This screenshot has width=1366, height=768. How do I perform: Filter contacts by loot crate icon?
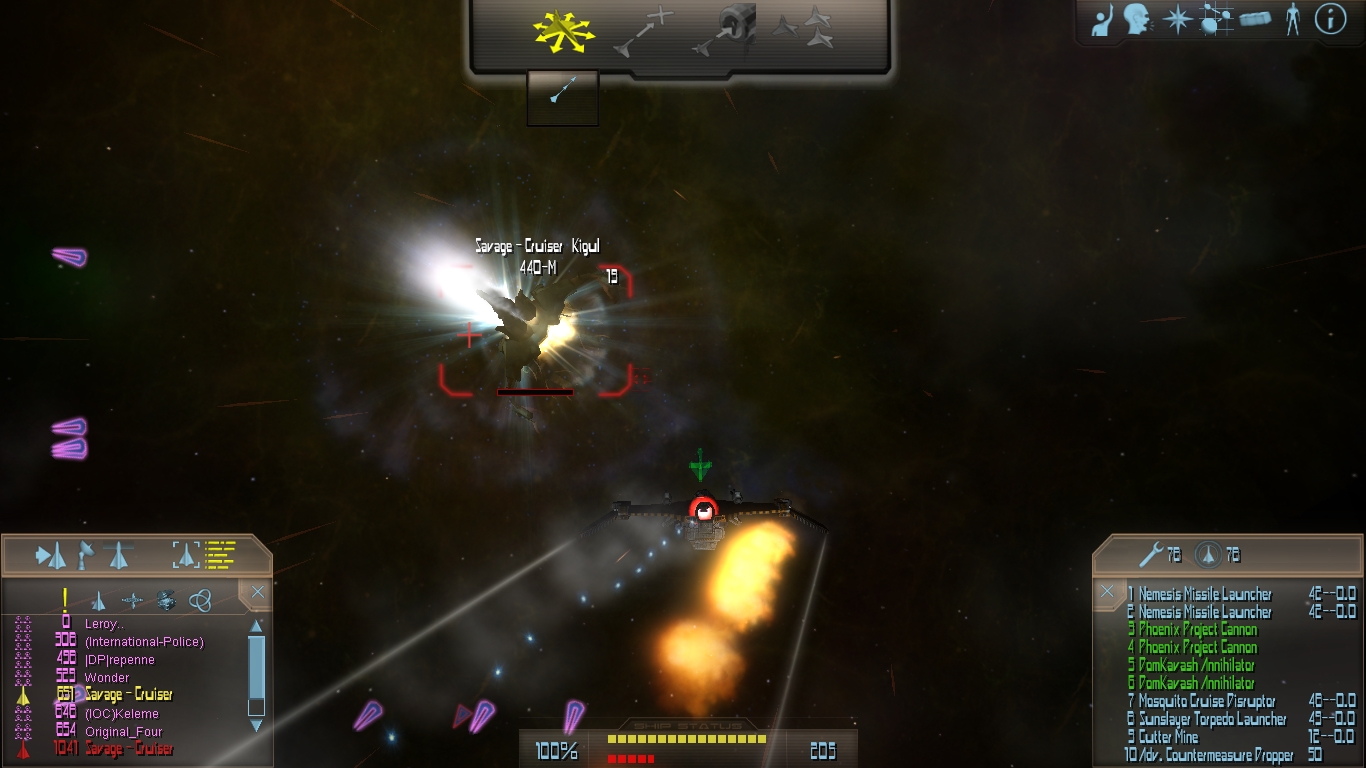(x=166, y=600)
